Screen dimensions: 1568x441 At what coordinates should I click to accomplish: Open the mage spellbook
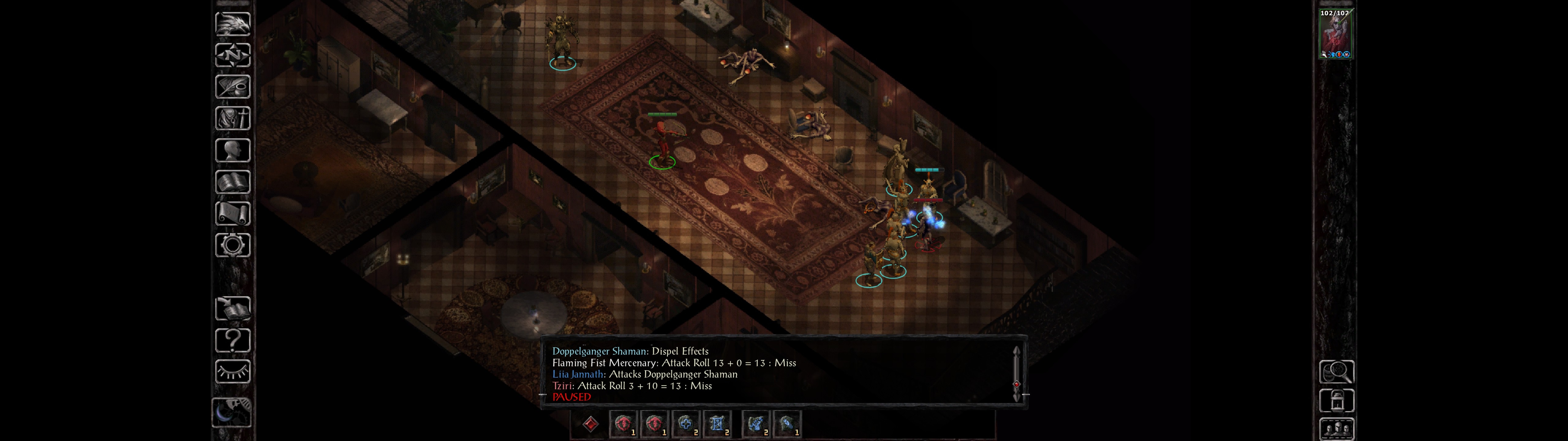(232, 182)
